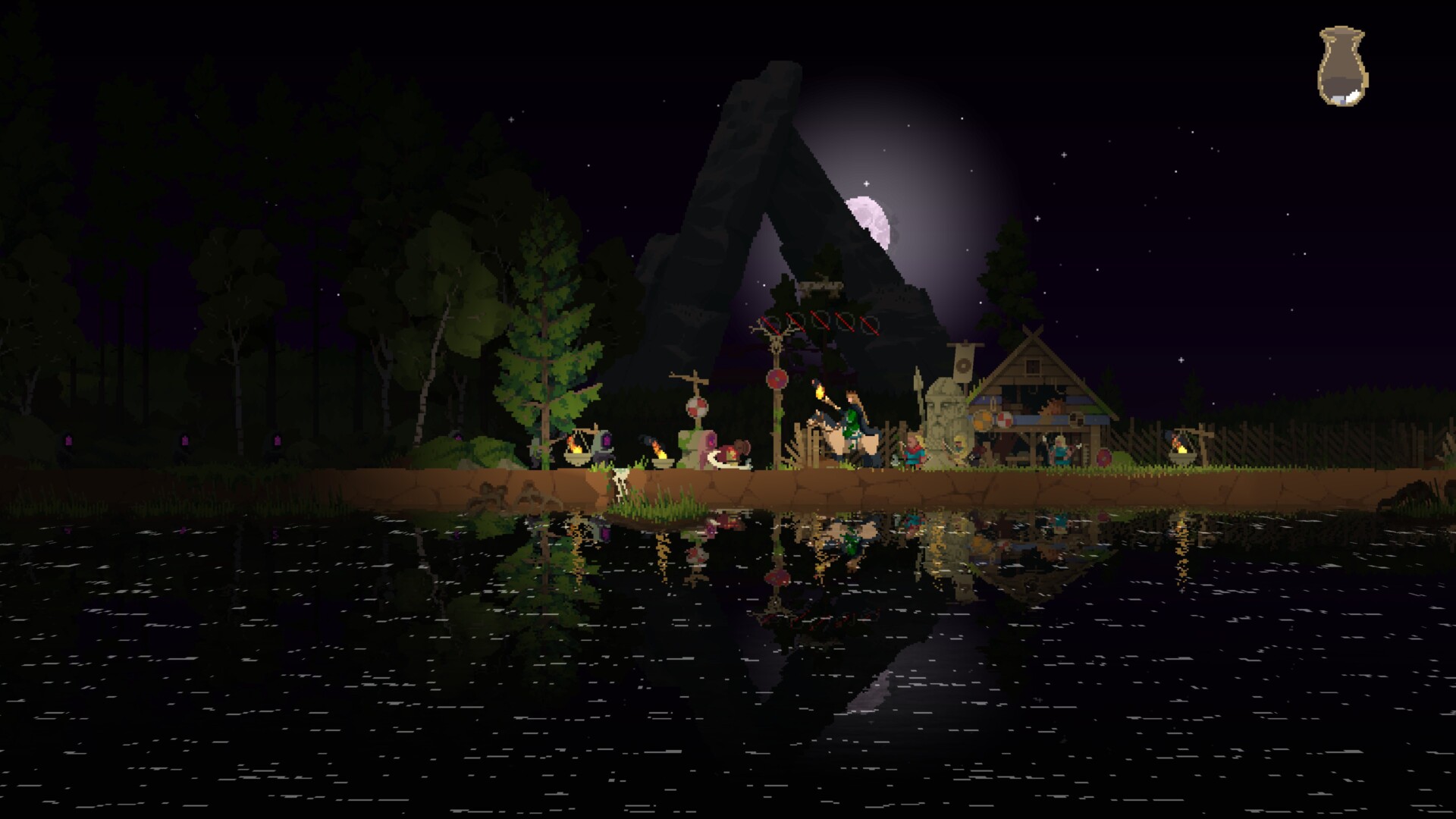1456x819 pixels.
Task: Click the round purple shield sign on the post
Action: [776, 378]
